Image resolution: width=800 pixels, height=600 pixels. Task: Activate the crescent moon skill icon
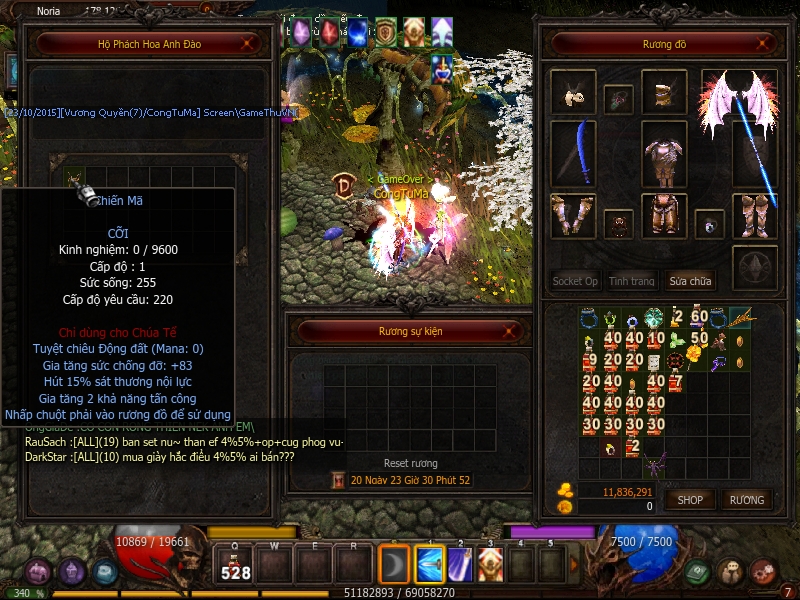point(394,565)
